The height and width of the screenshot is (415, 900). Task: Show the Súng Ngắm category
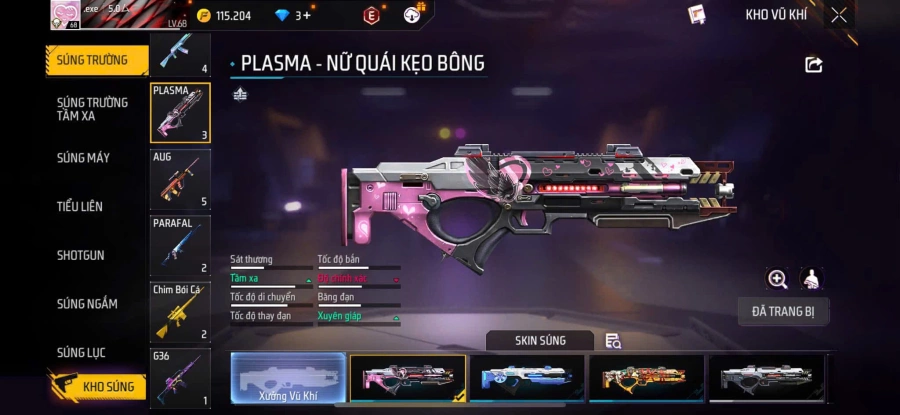click(87, 304)
